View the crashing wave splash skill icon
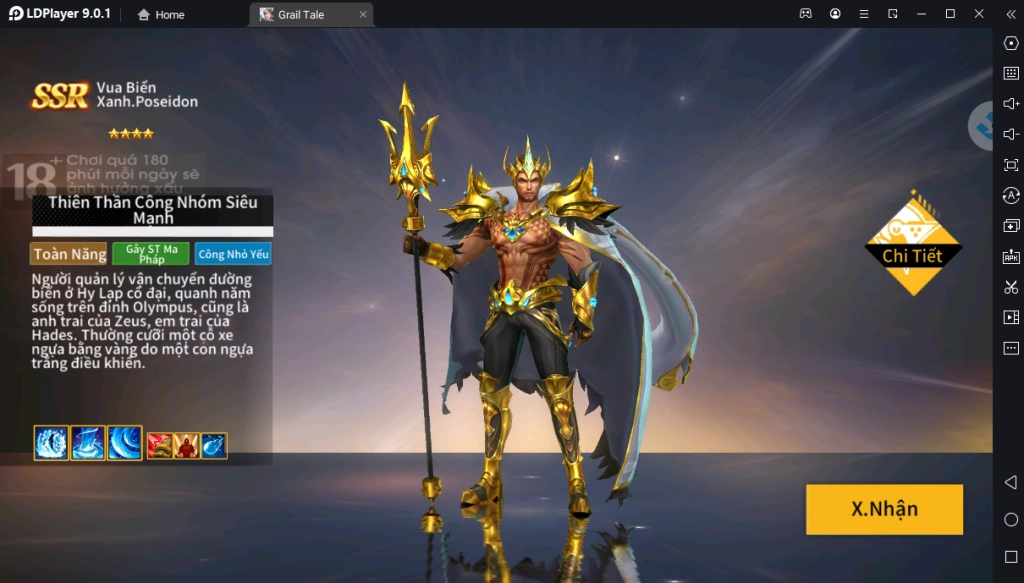The image size is (1024, 583). pos(51,443)
